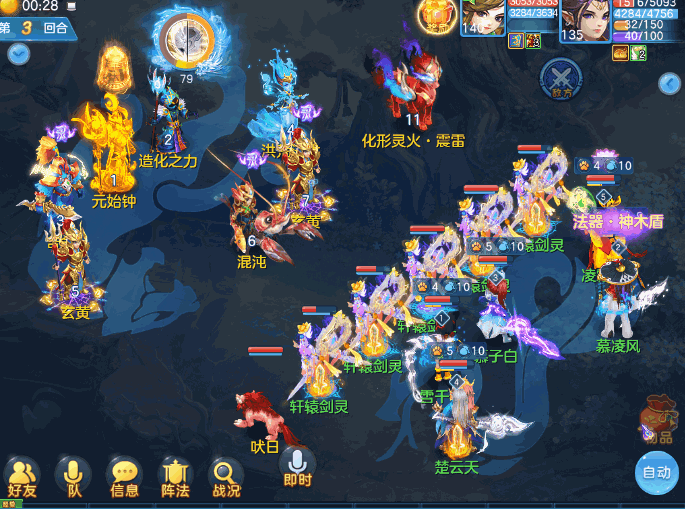Viewport: 685px width, 509px height.
Task: Open the 物品 items bag icon
Action: [x=658, y=418]
